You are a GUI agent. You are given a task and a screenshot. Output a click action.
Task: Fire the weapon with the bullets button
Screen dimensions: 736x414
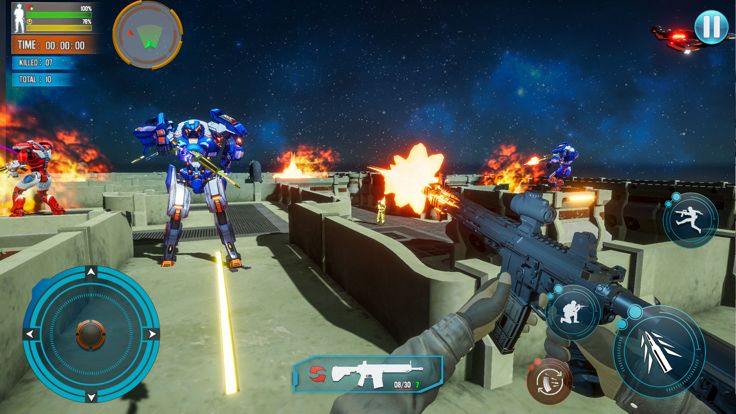click(x=659, y=351)
